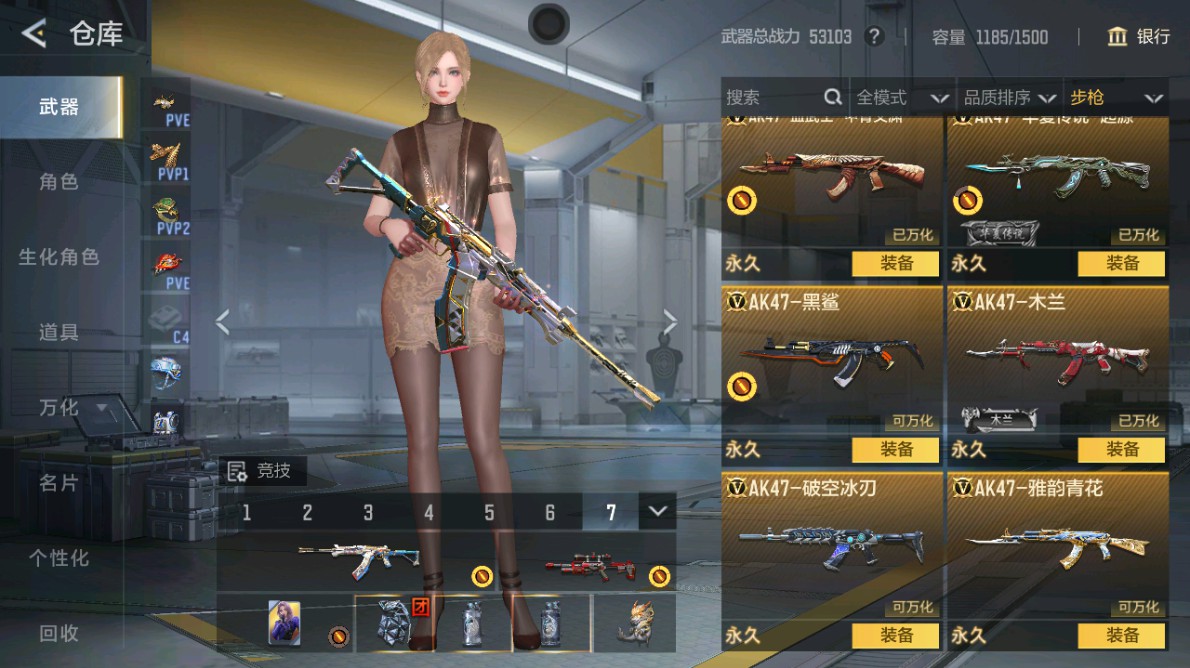Image resolution: width=1190 pixels, height=668 pixels.
Task: Equip the AK47-雅韵青花 rifle
Action: pos(1122,635)
